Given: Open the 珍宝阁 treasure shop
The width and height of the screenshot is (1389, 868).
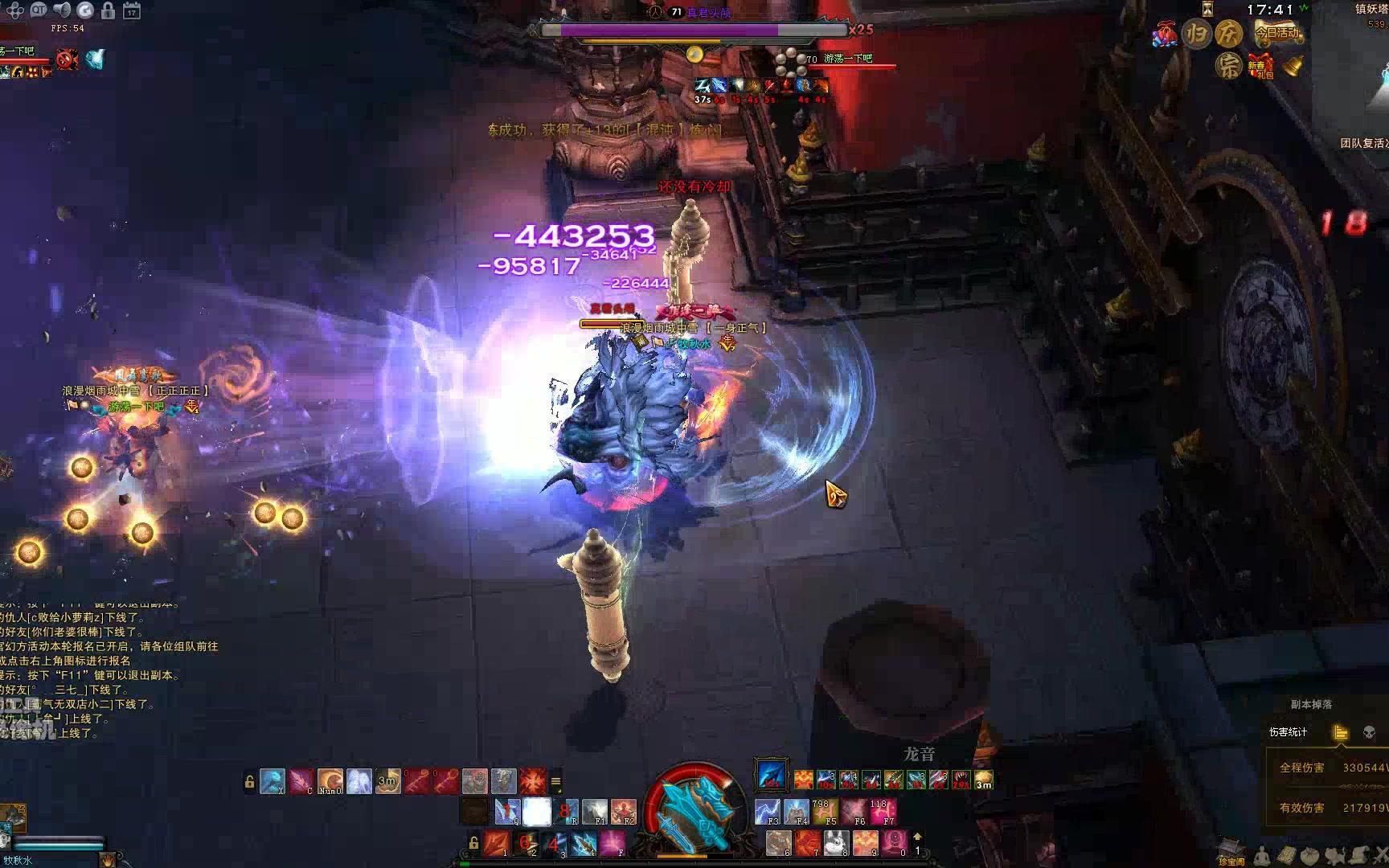Looking at the screenshot, I should pyautogui.click(x=1230, y=852).
